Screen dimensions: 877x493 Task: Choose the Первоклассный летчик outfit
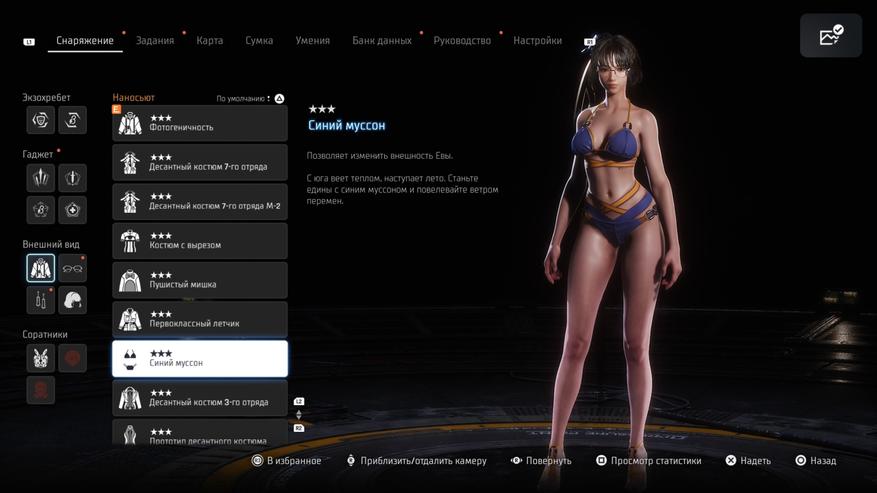point(200,319)
